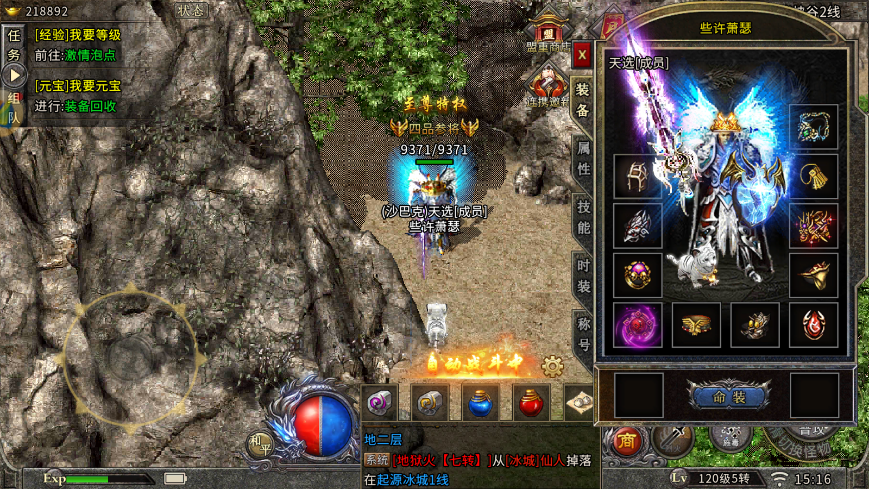
Task: Toggle the 和平 peace attack mode
Action: coord(259,443)
